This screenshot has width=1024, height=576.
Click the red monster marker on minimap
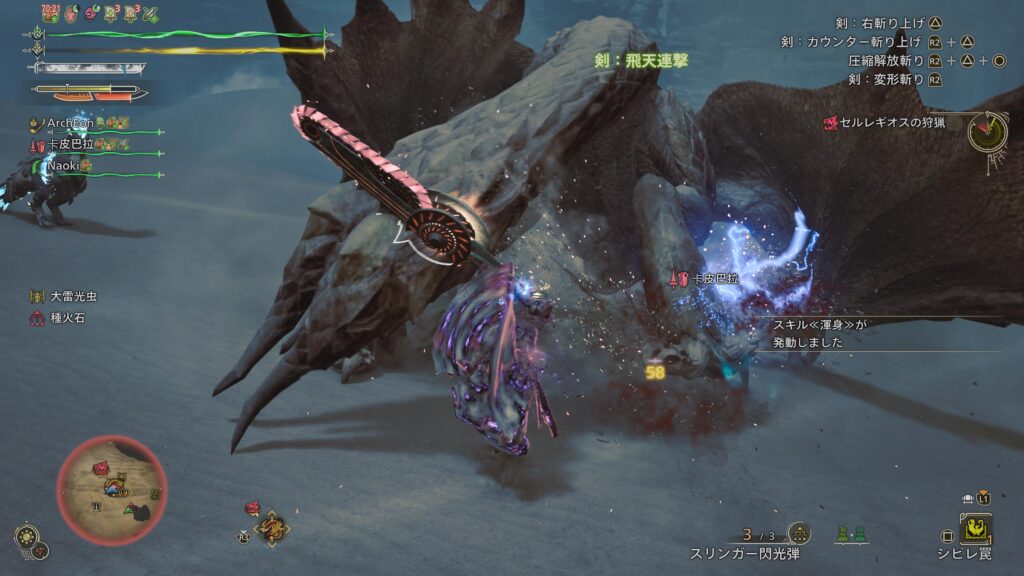[103, 468]
